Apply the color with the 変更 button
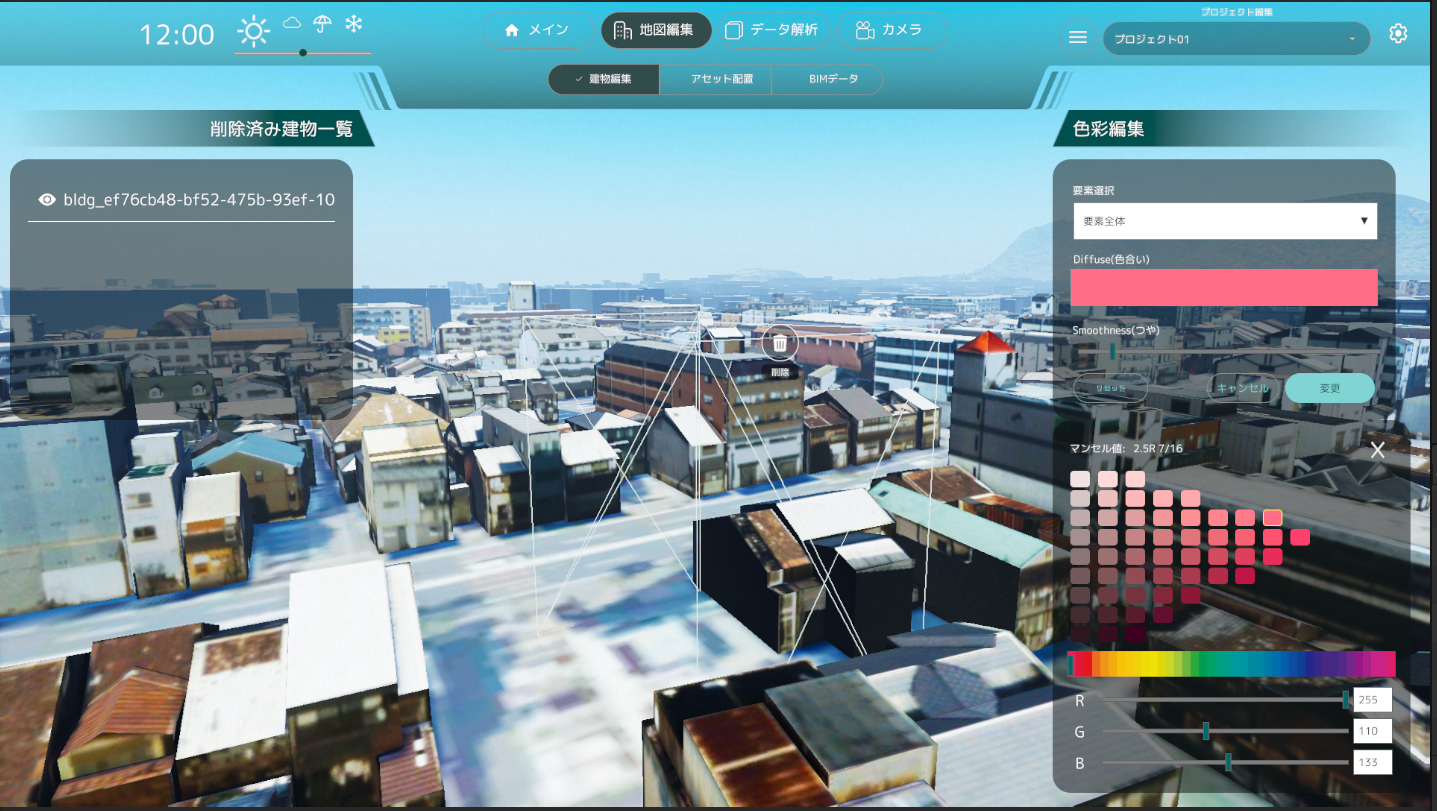 1329,388
